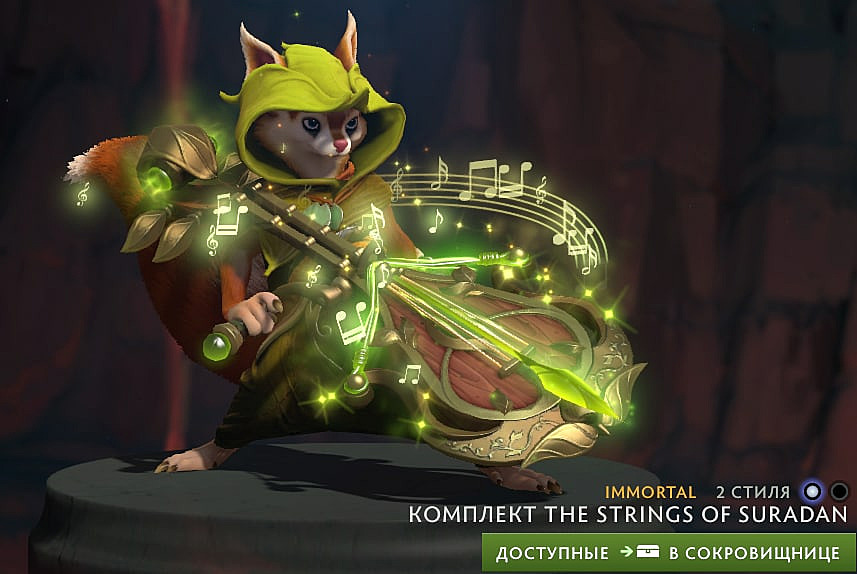
Task: Select the first highlighted style circle
Action: pos(813,492)
